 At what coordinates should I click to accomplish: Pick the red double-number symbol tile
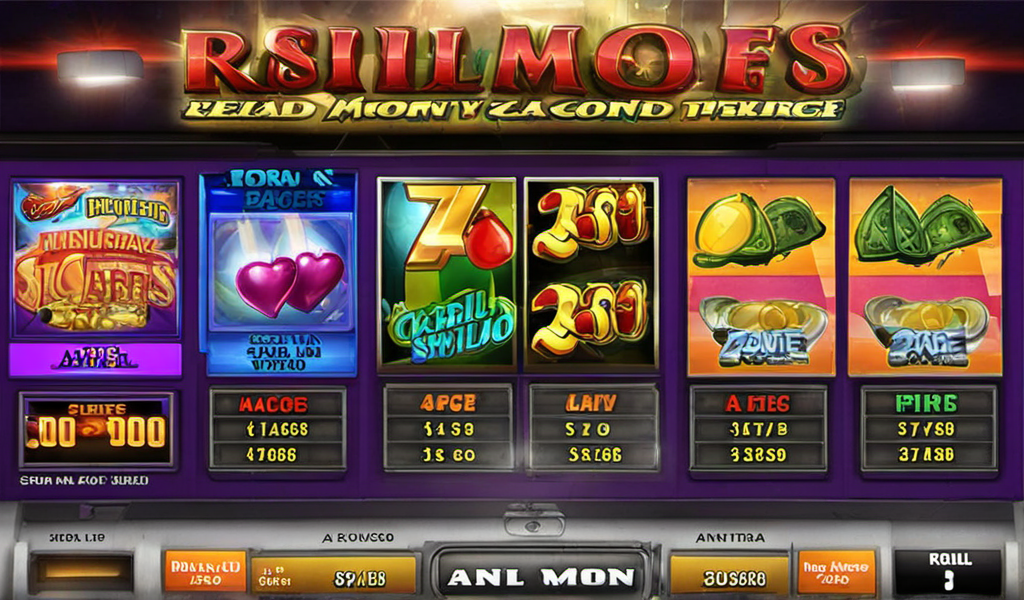(x=591, y=272)
